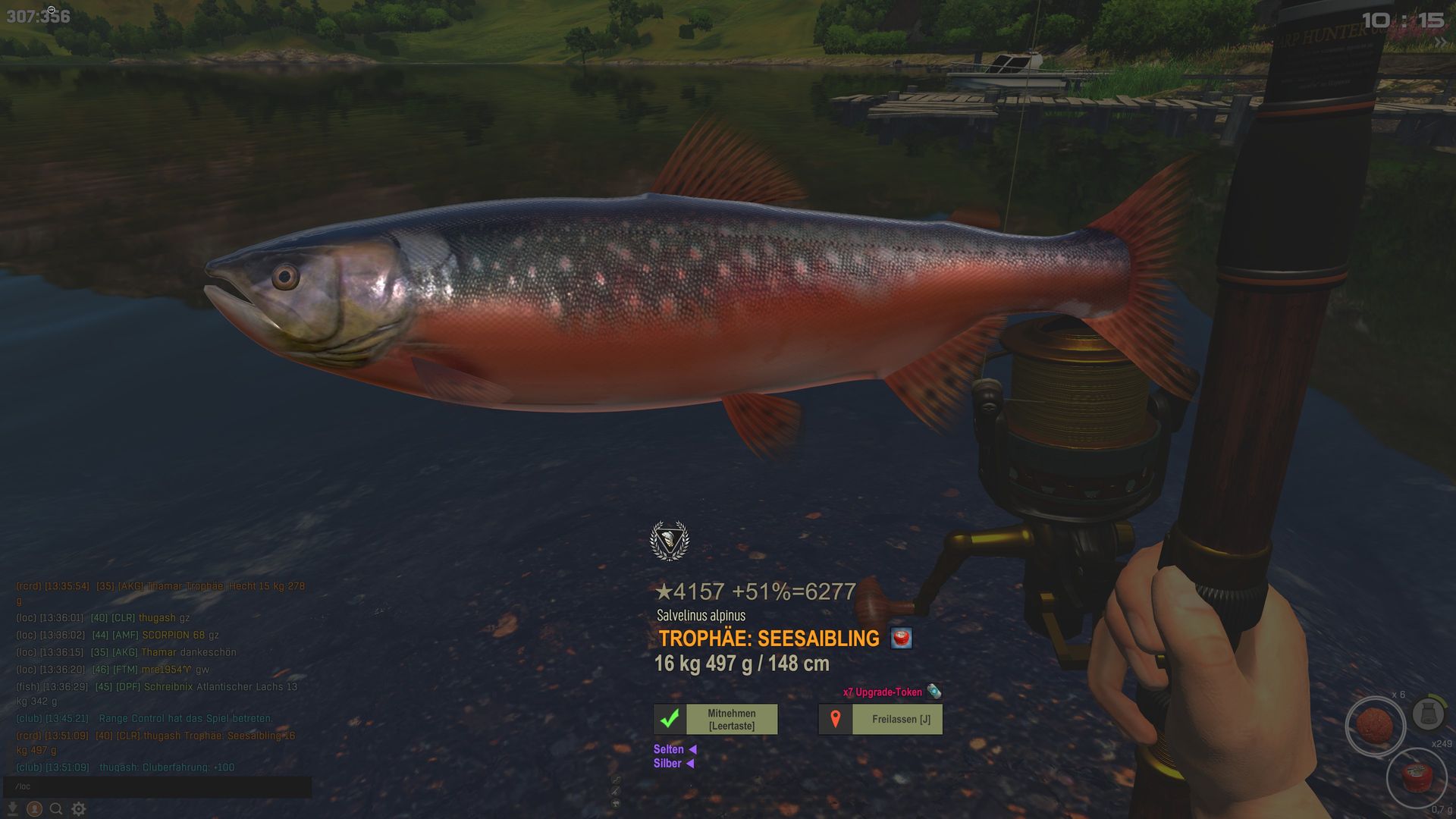
Task: Click the Upgrade-Token icon
Action: tap(934, 692)
